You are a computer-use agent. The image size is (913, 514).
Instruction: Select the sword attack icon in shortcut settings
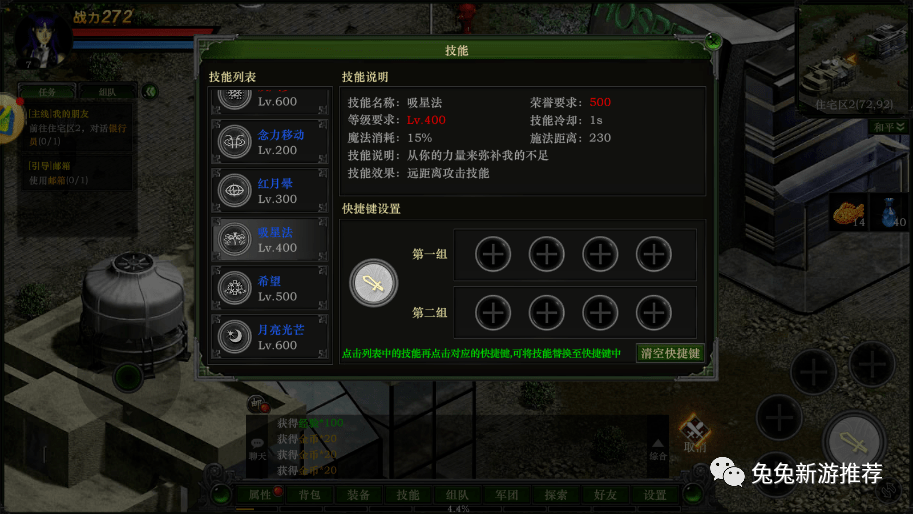373,283
